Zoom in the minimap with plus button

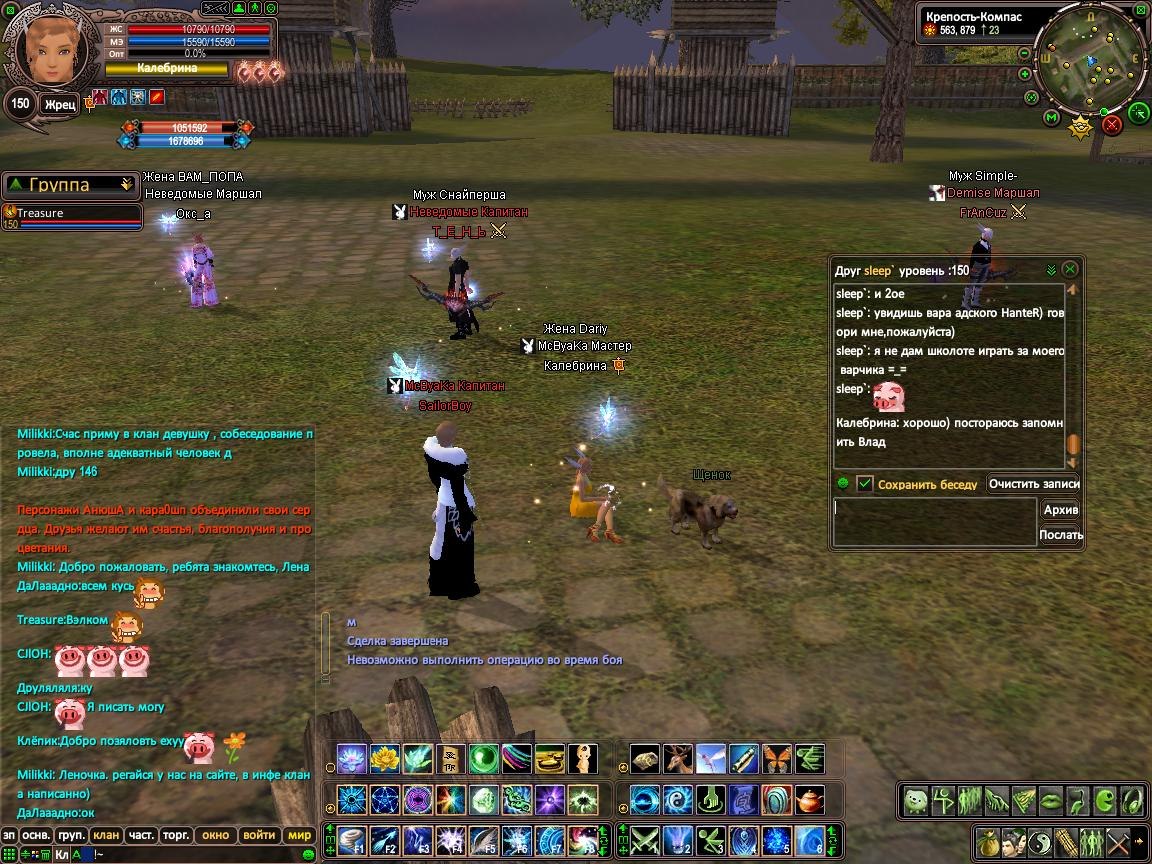[x=1024, y=74]
